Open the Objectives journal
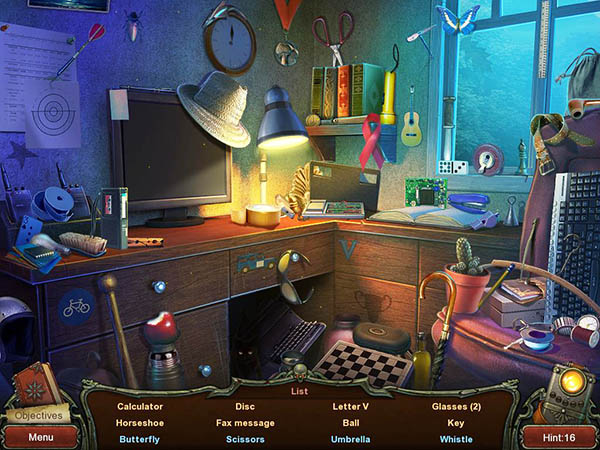The height and width of the screenshot is (450, 600). pyautogui.click(x=38, y=415)
